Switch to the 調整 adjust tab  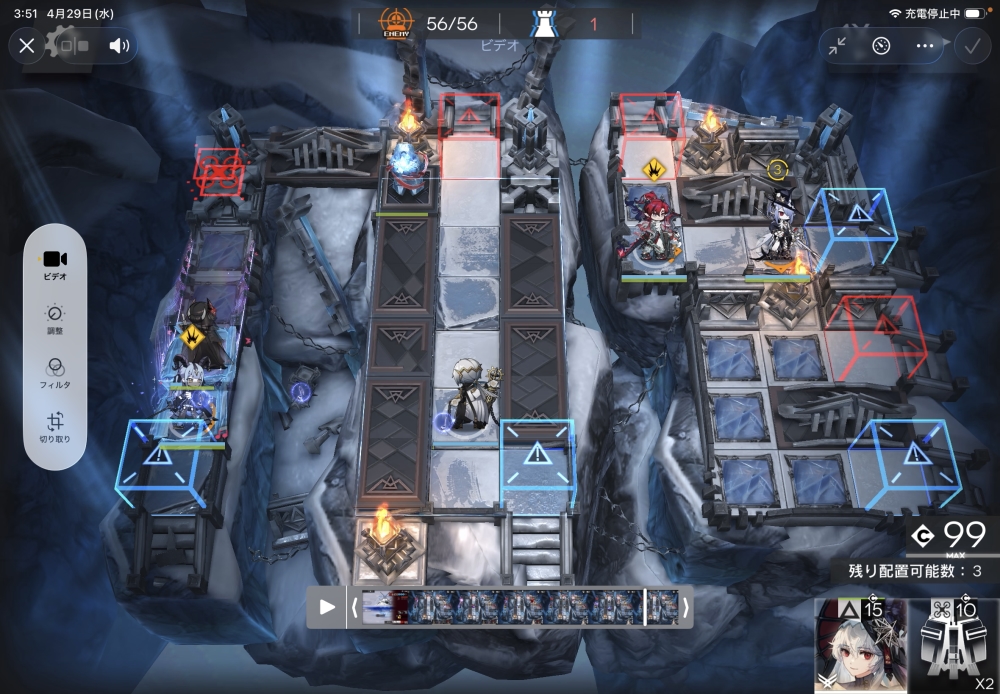point(55,320)
